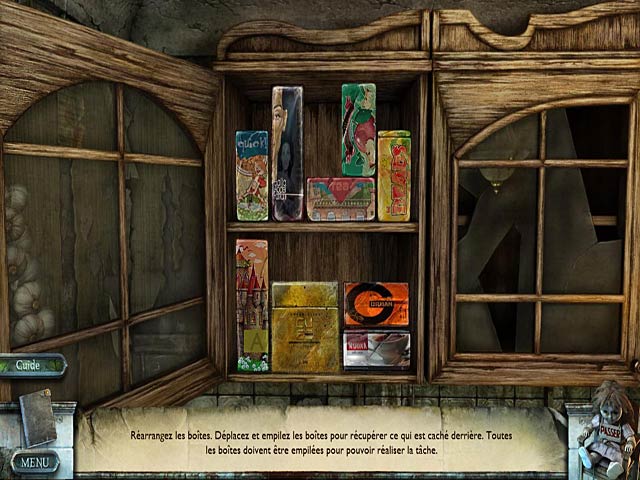Select the tall black box with woman's face

tap(286, 153)
